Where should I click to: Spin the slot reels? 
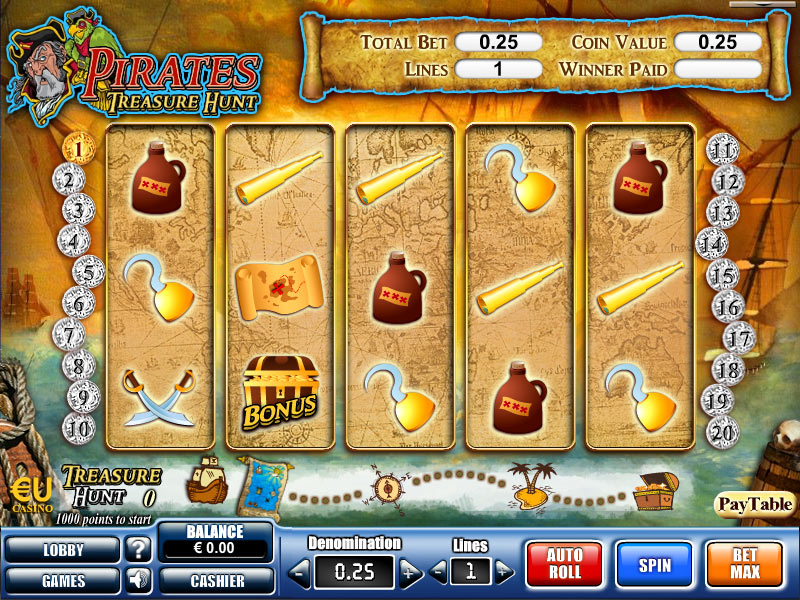(x=653, y=566)
